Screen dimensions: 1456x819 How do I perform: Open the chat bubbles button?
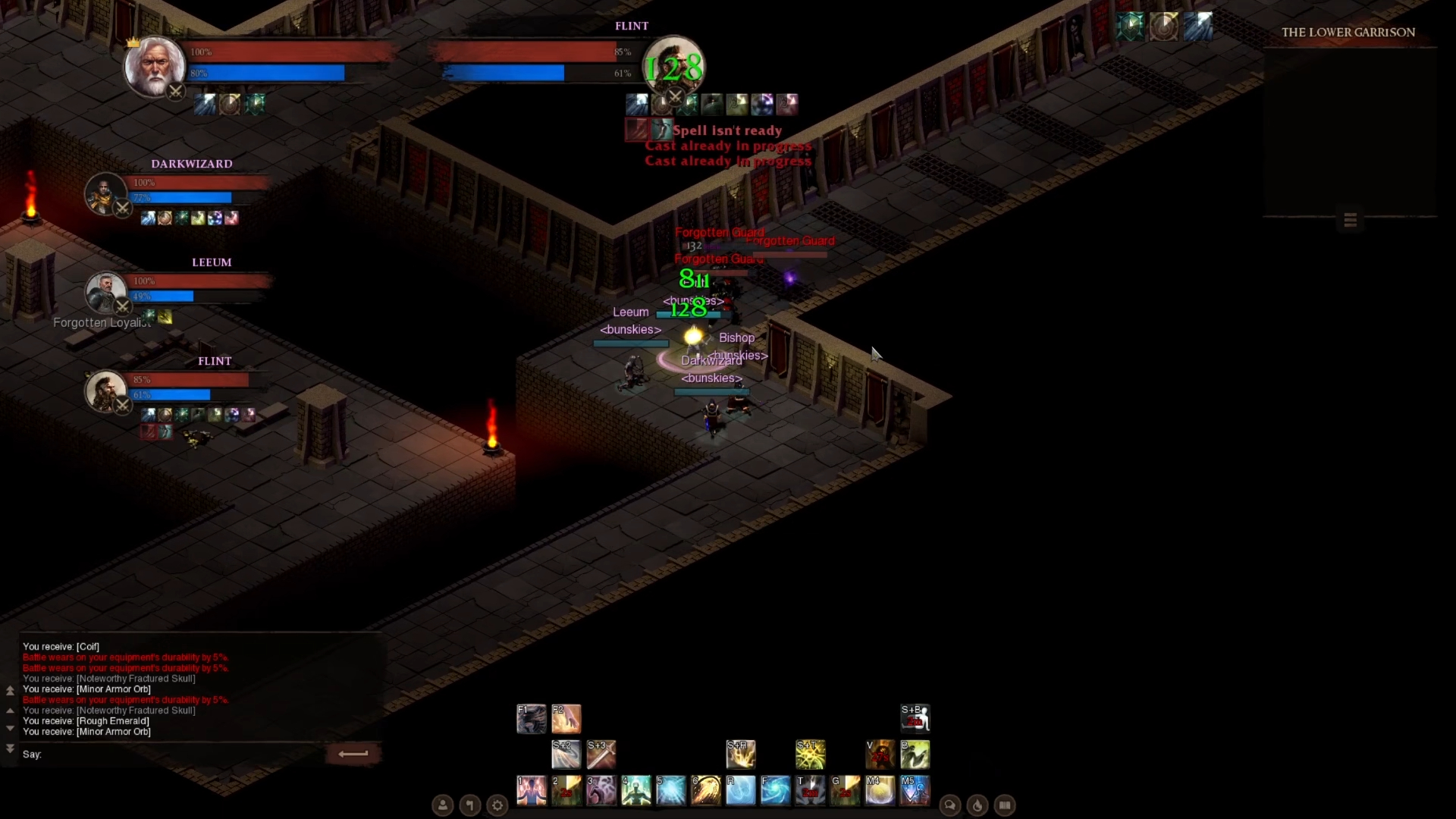pos(950,805)
